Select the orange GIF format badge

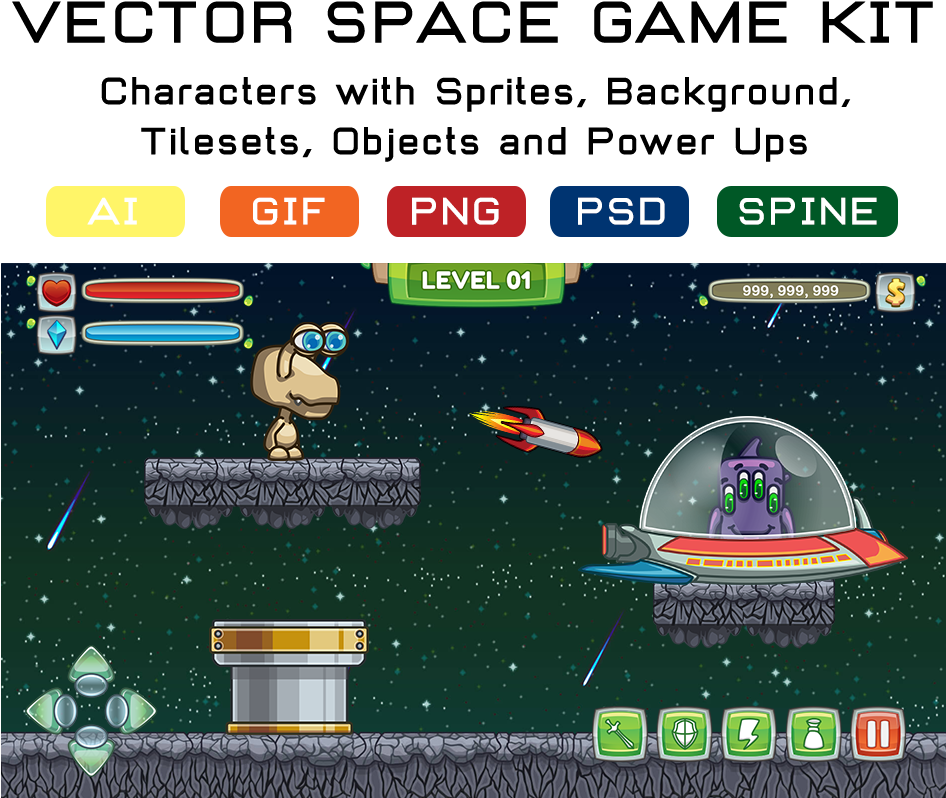pyautogui.click(x=289, y=211)
